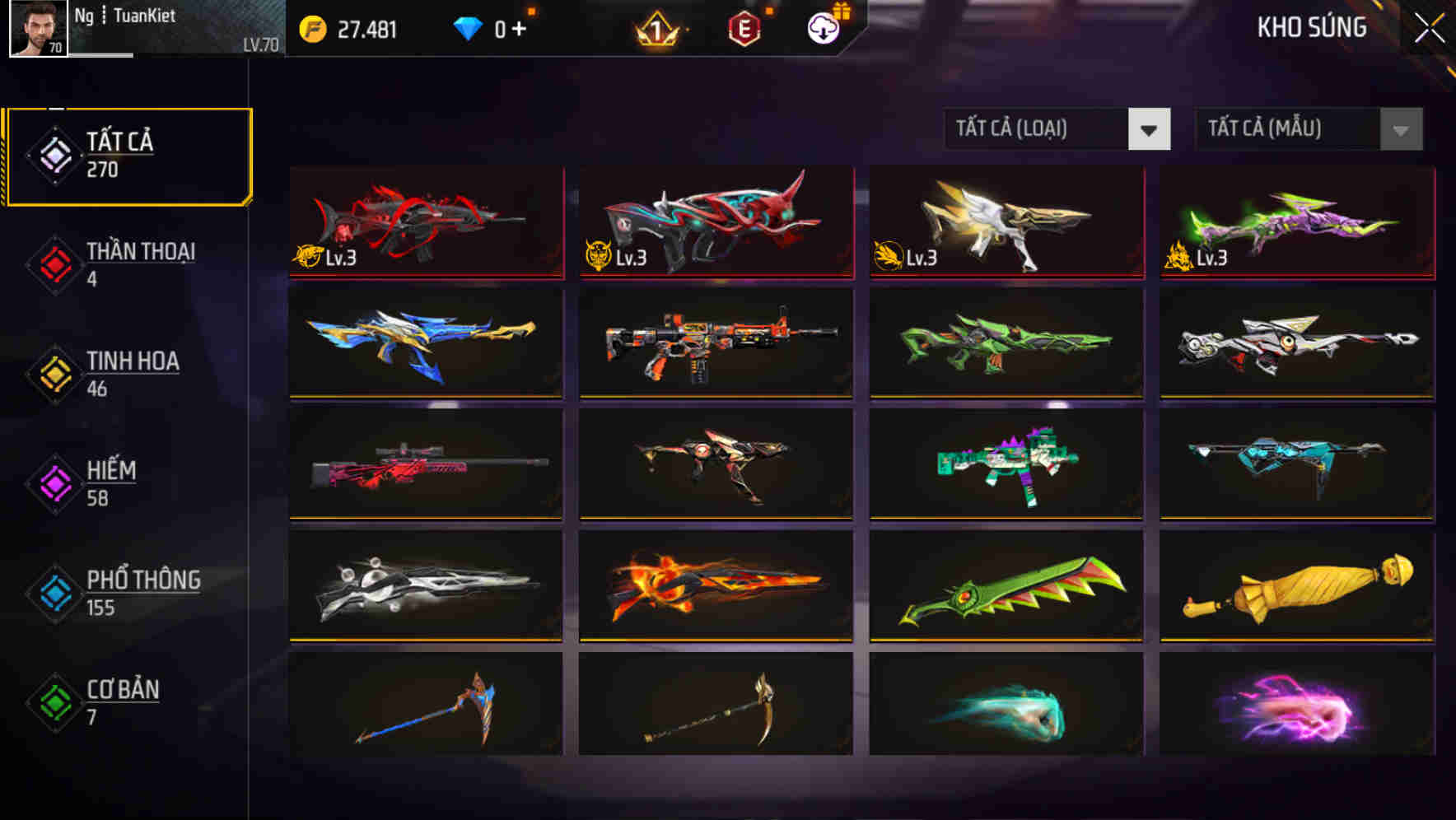Image resolution: width=1456 pixels, height=820 pixels.
Task: Click the red E event icon
Action: [x=745, y=26]
